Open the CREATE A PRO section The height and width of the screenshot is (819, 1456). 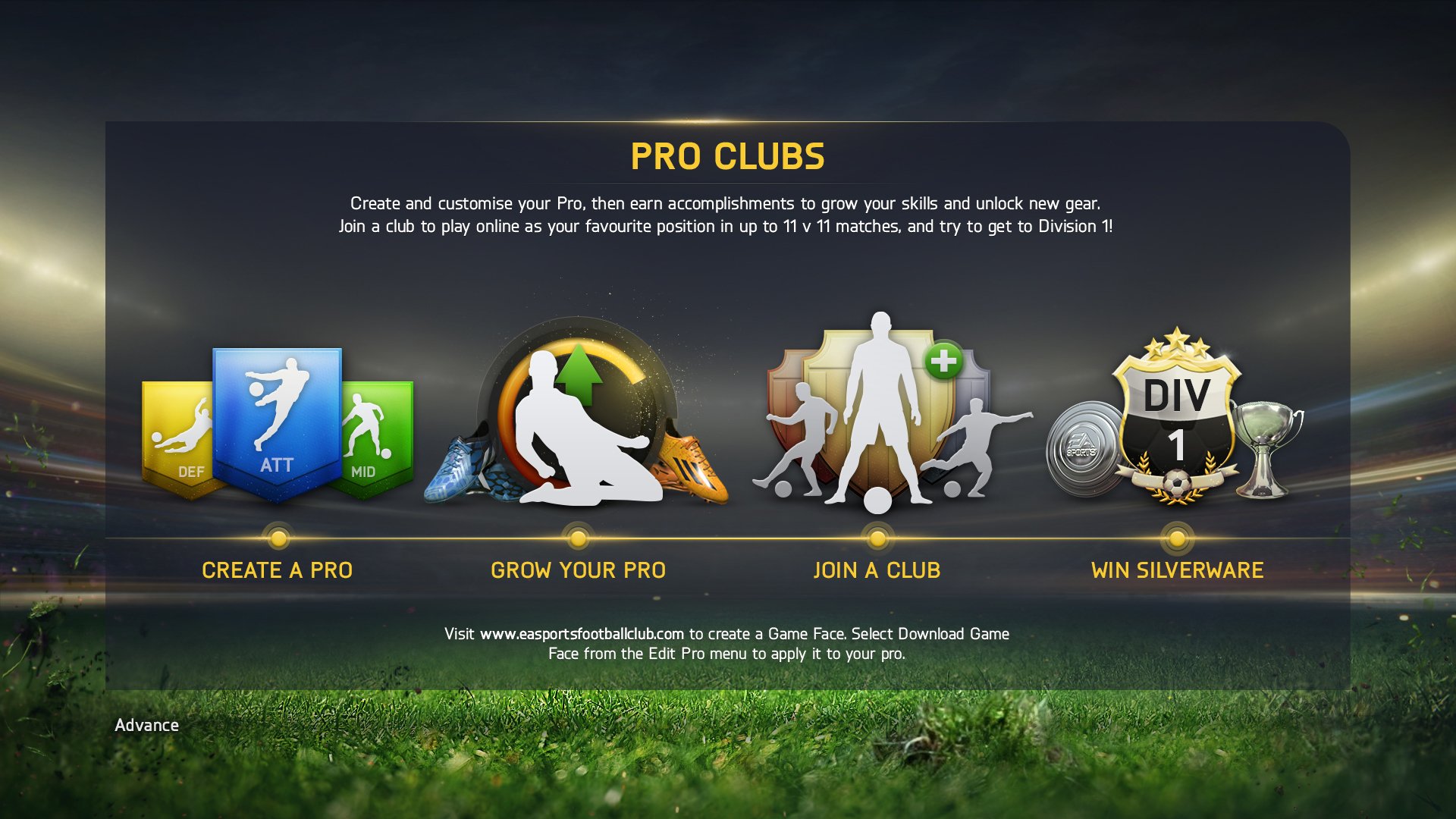278,570
